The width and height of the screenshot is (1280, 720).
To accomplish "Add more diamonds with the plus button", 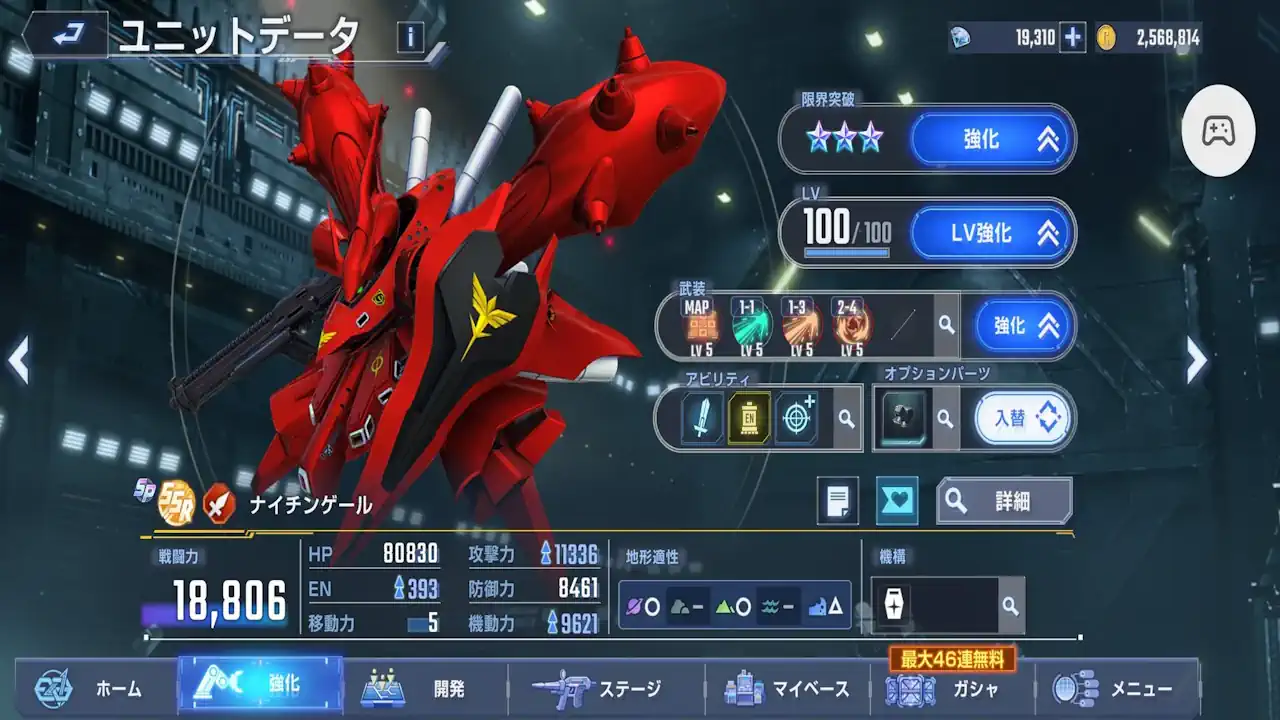I will (x=1073, y=38).
